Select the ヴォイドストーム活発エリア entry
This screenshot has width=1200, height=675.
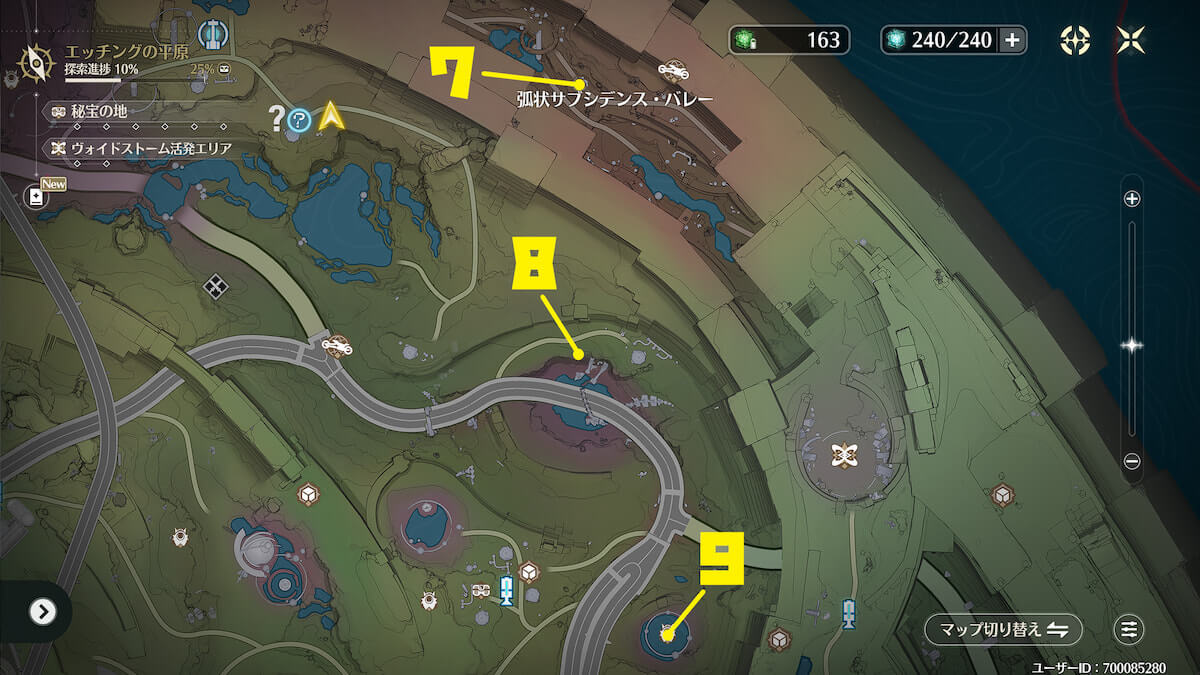pos(137,149)
